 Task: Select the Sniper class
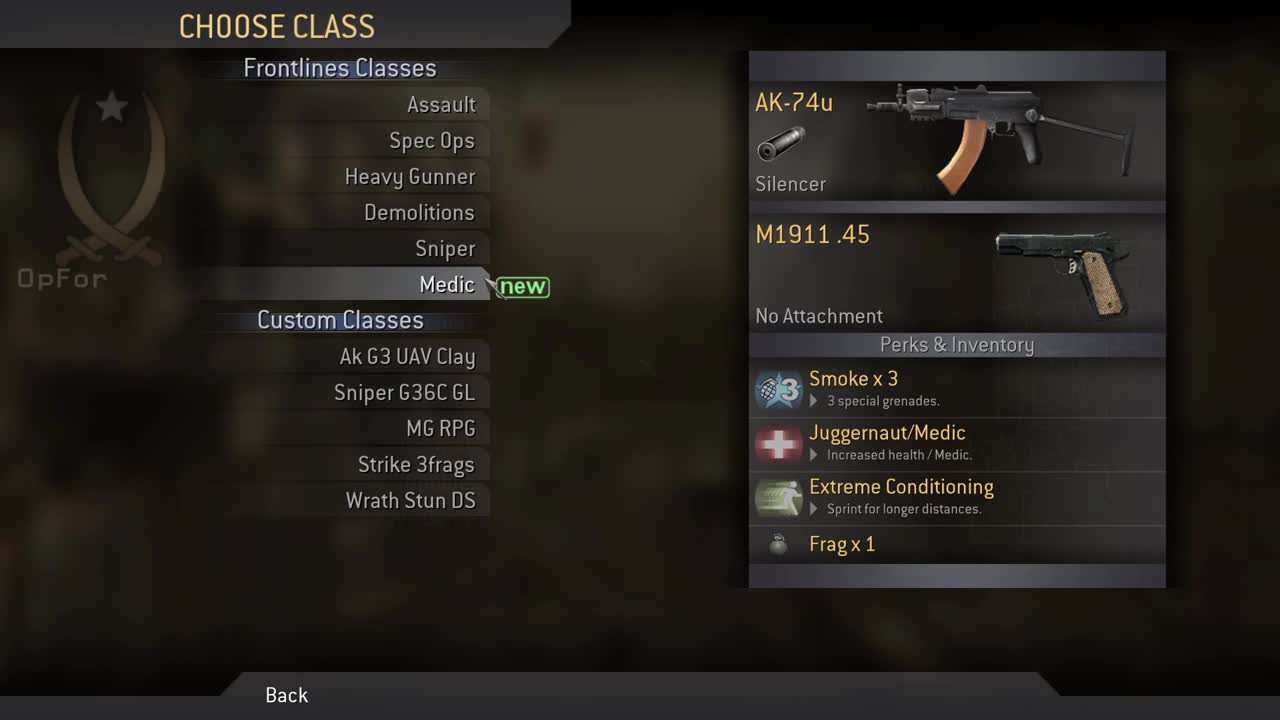(x=446, y=248)
